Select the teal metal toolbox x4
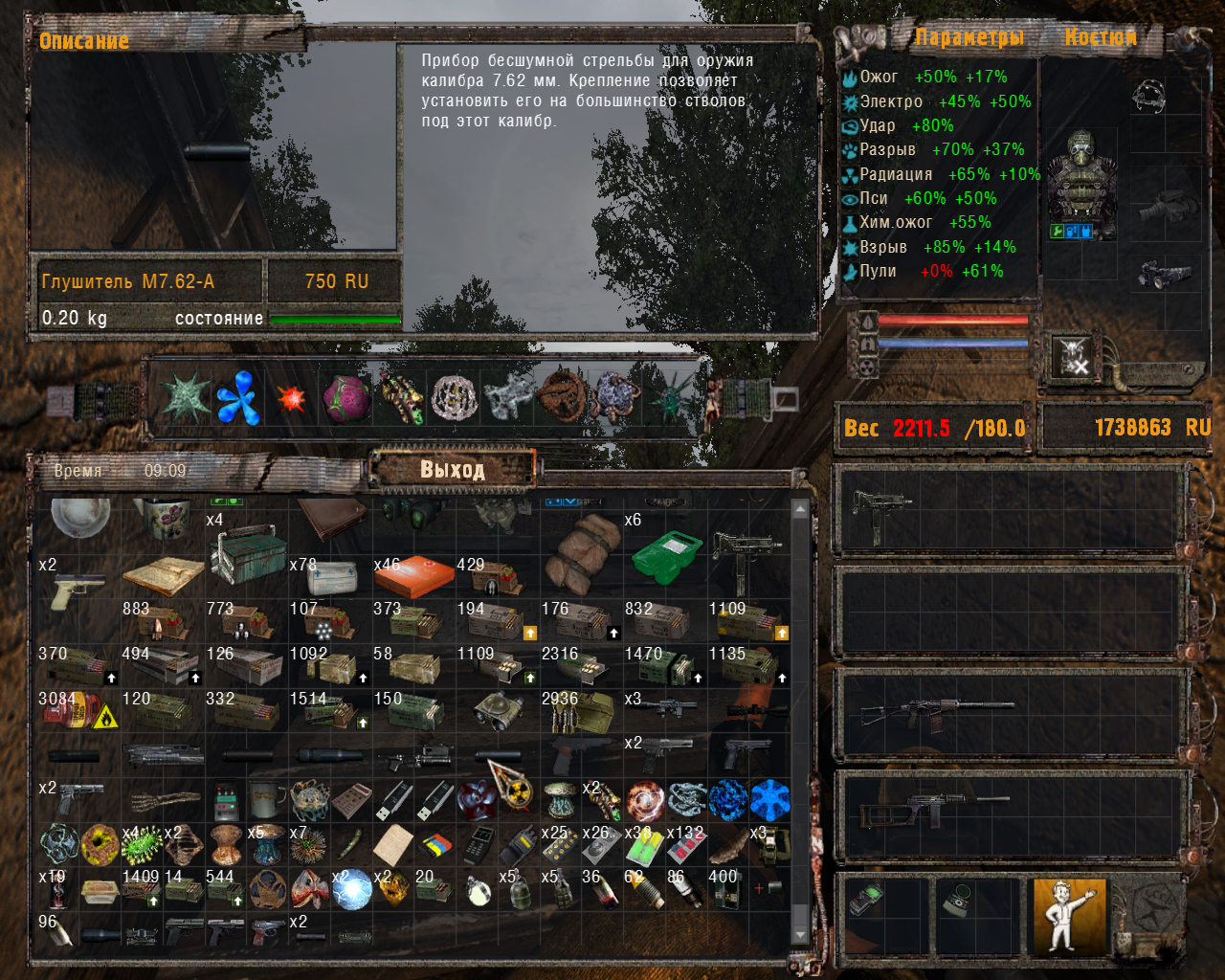Screen dimensions: 1225x980 click(246, 555)
